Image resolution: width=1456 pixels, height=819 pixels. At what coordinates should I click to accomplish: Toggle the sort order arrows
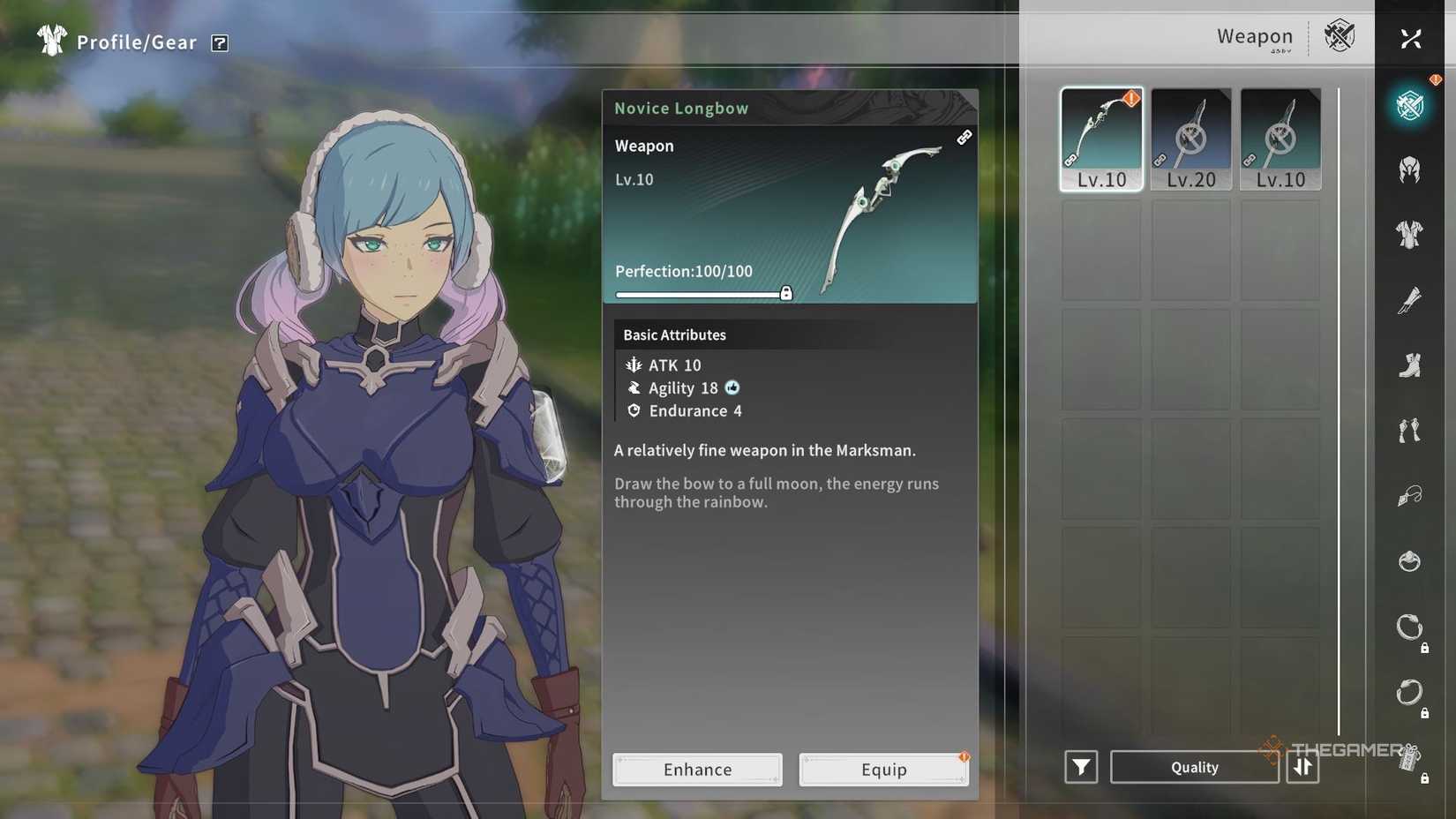pyautogui.click(x=1302, y=768)
